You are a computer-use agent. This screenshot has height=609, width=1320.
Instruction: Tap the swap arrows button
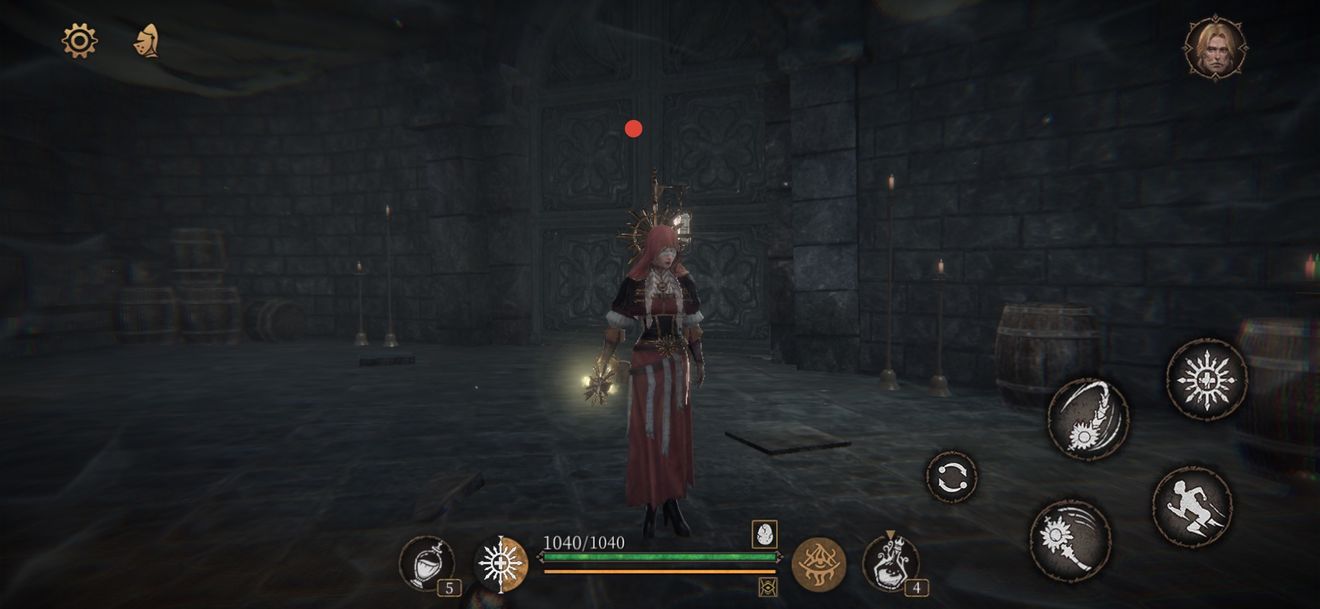click(x=951, y=477)
